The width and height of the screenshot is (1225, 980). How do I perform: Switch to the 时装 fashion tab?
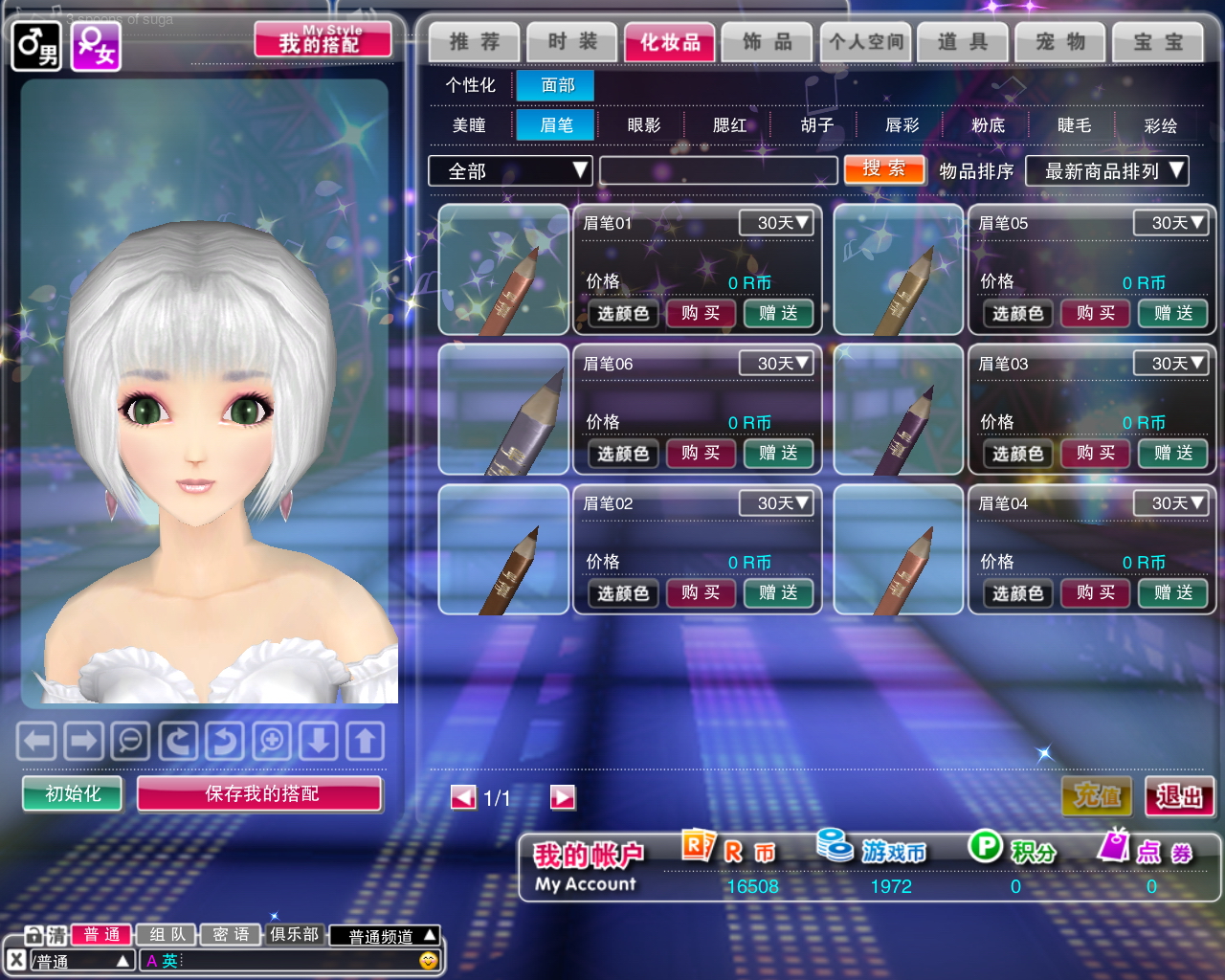[x=572, y=42]
